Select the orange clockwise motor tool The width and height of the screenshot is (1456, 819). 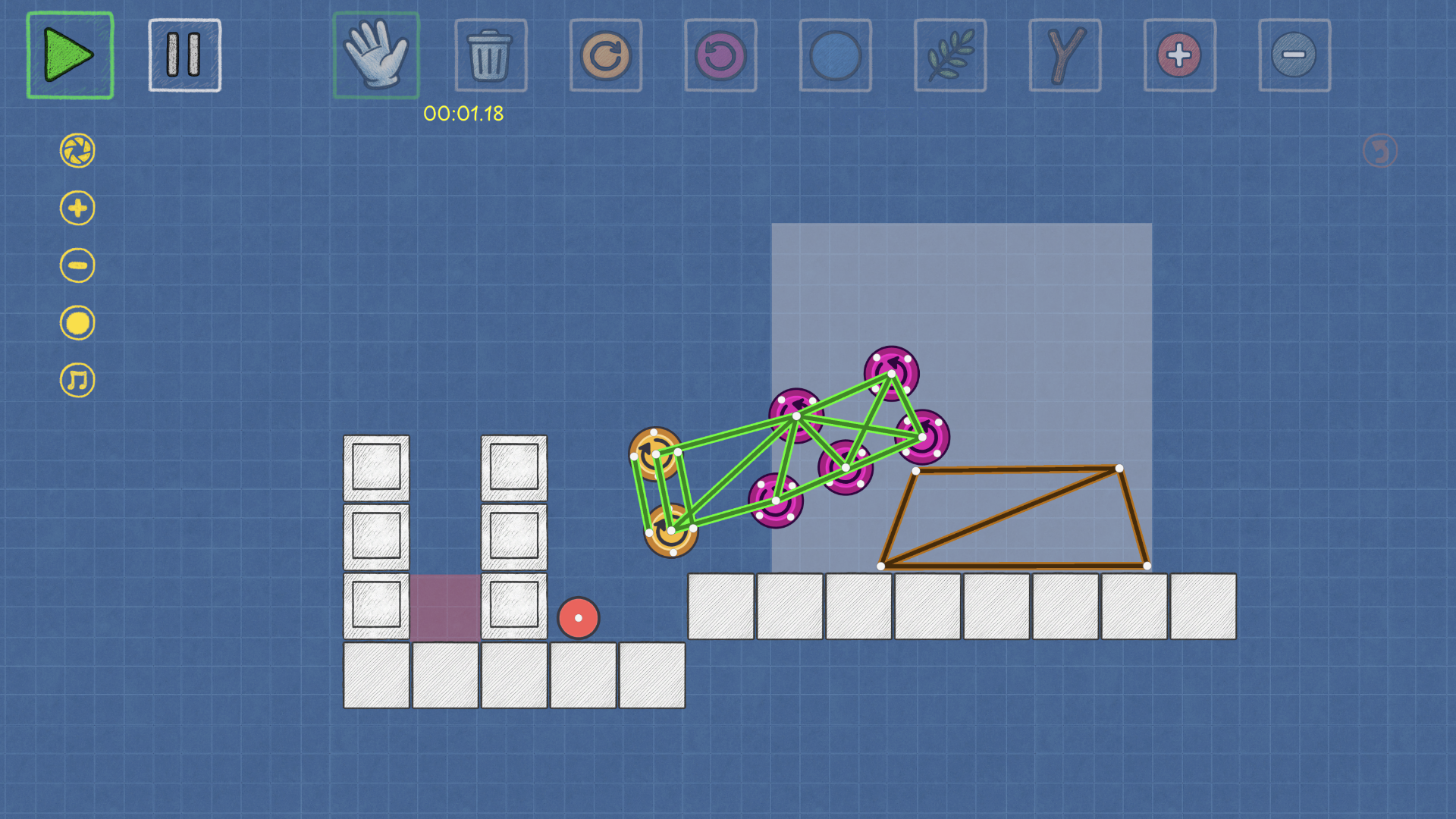click(x=606, y=55)
